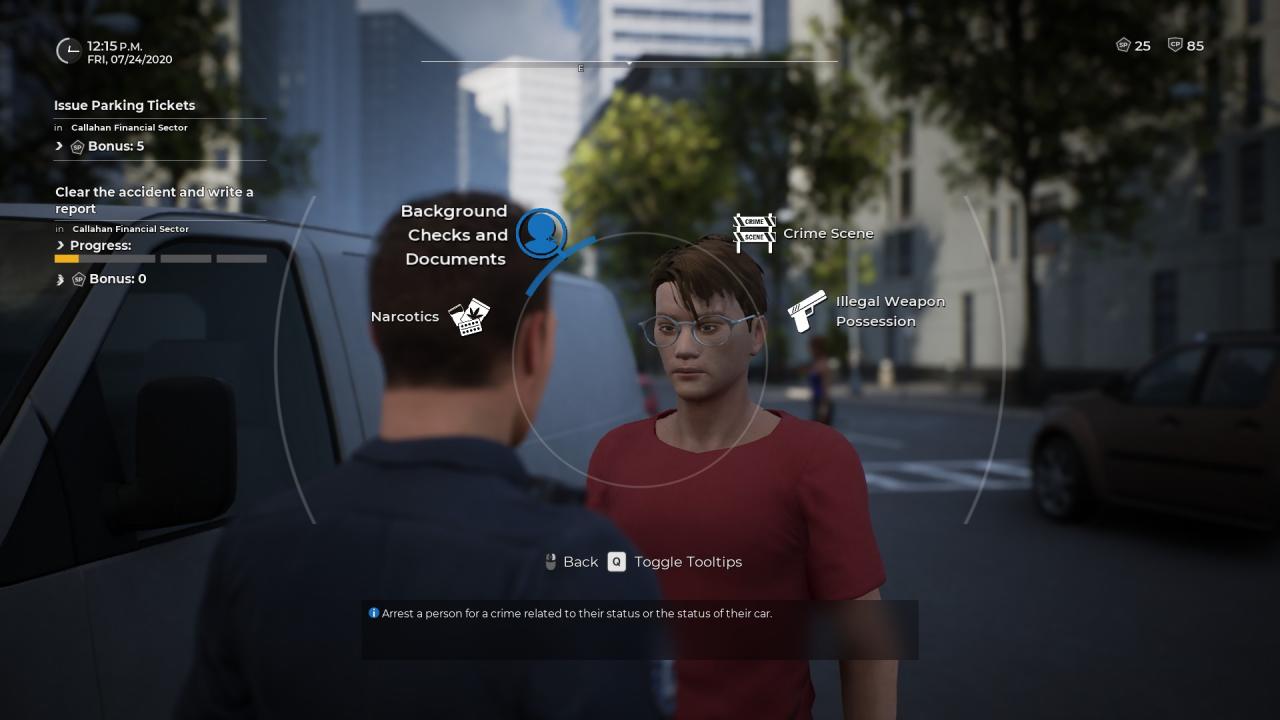Select the clear the accident objective
Image resolution: width=1280 pixels, height=720 pixels.
[154, 200]
